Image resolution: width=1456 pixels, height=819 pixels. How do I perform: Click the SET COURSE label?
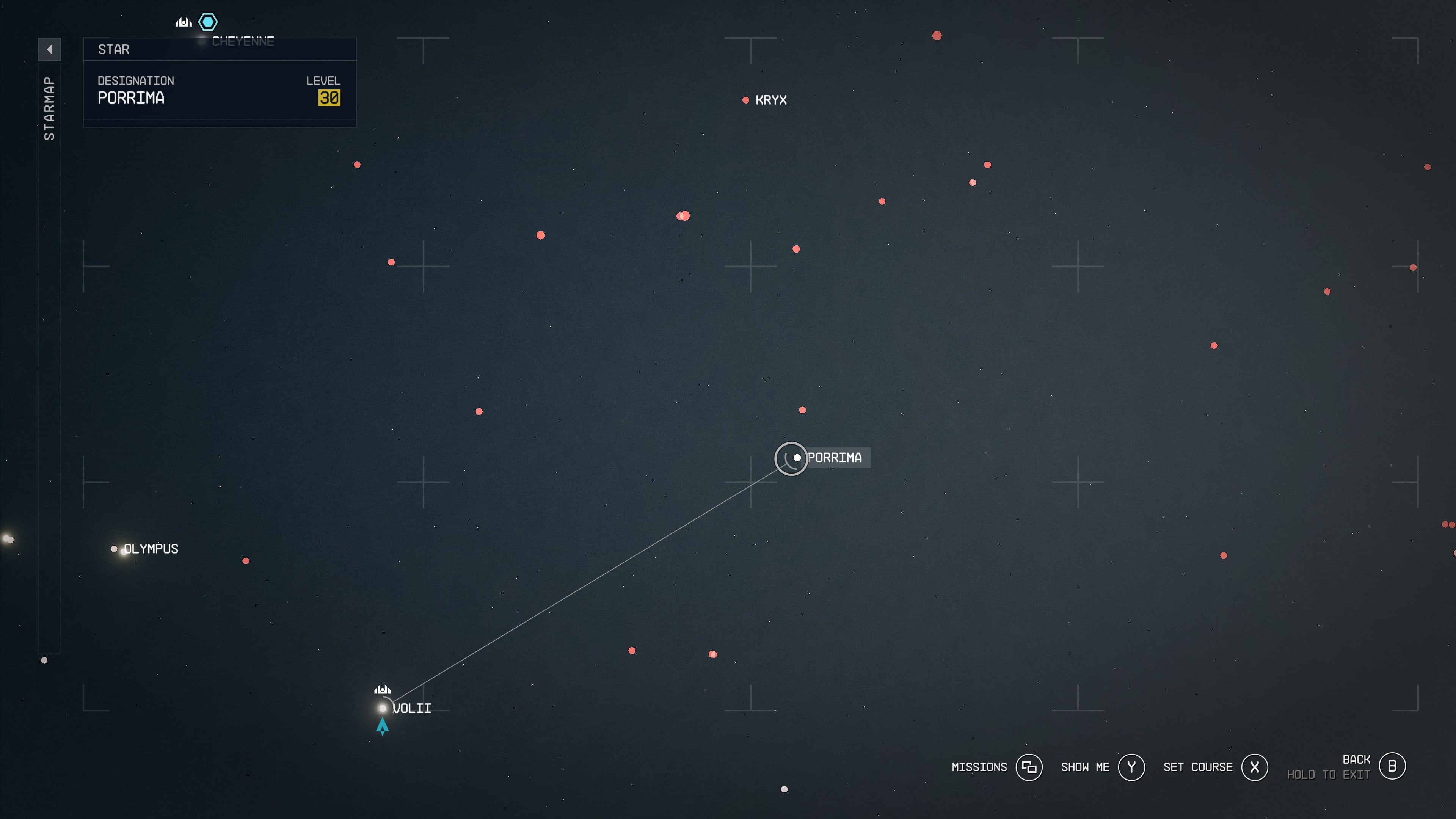1198,767
